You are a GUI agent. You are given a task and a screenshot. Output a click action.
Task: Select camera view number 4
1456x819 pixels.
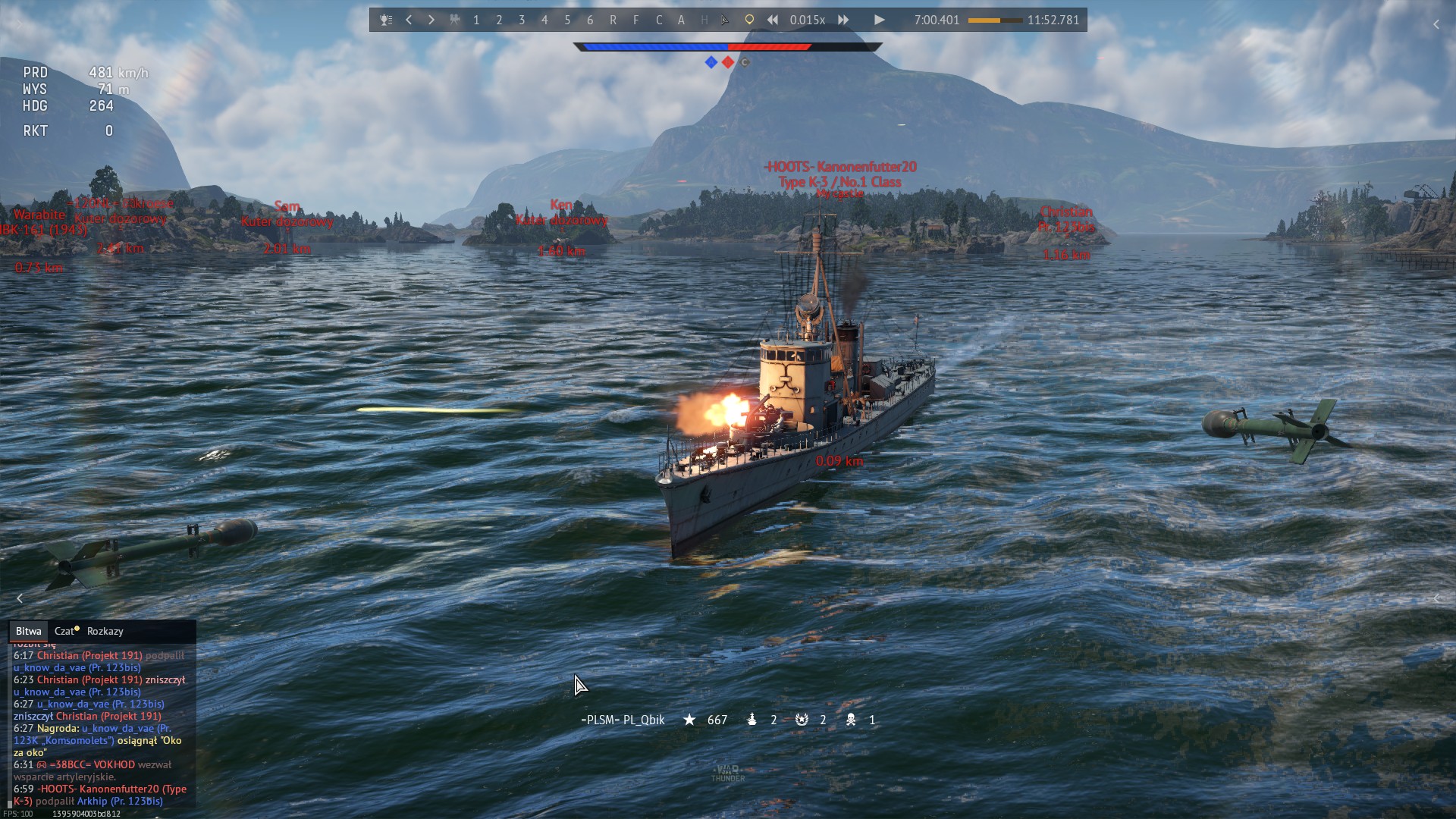pos(544,20)
